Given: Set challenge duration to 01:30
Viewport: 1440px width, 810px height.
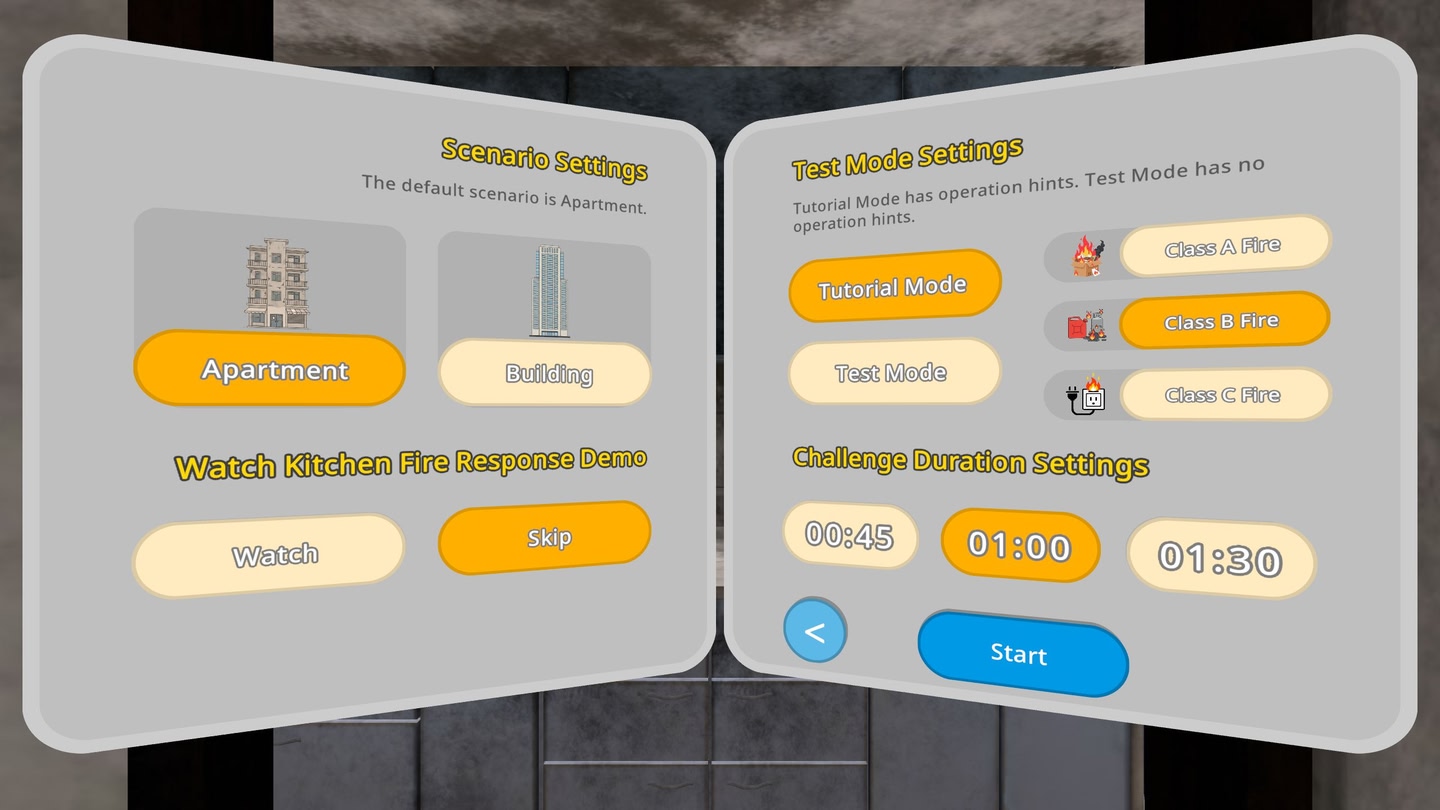Looking at the screenshot, I should point(1221,562).
